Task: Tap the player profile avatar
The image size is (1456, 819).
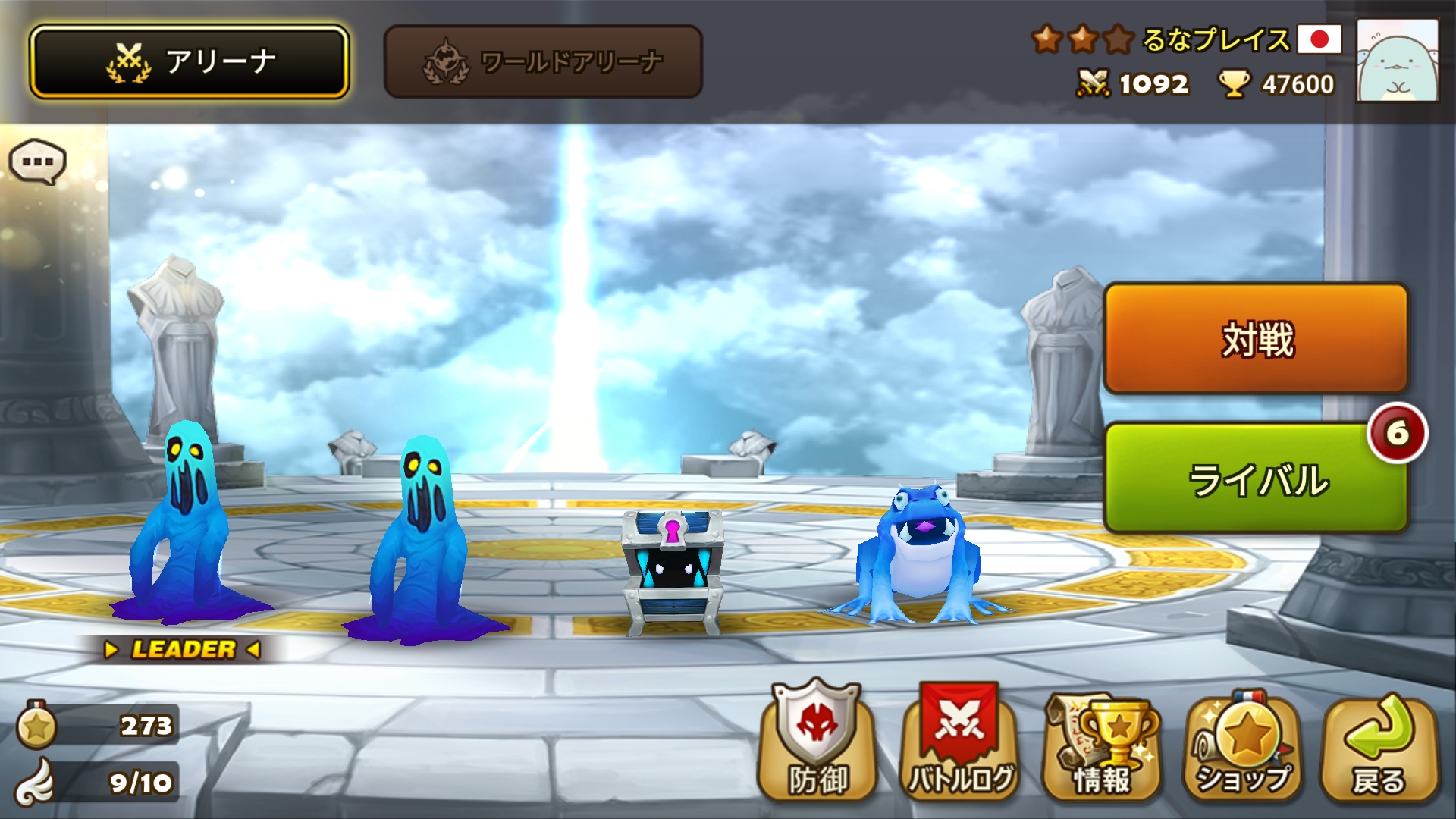Action: tap(1397, 61)
